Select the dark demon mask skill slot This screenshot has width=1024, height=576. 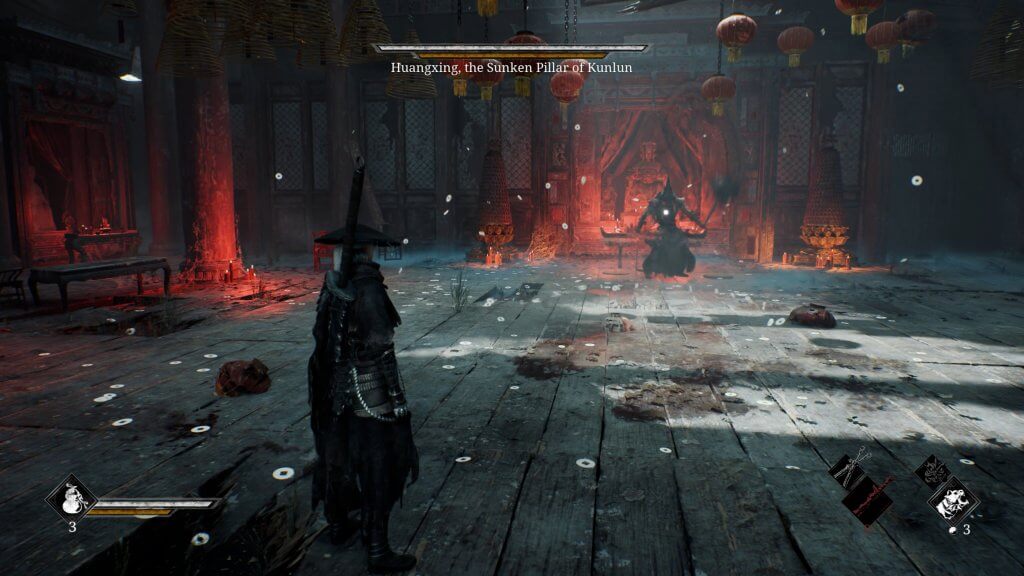(x=932, y=470)
